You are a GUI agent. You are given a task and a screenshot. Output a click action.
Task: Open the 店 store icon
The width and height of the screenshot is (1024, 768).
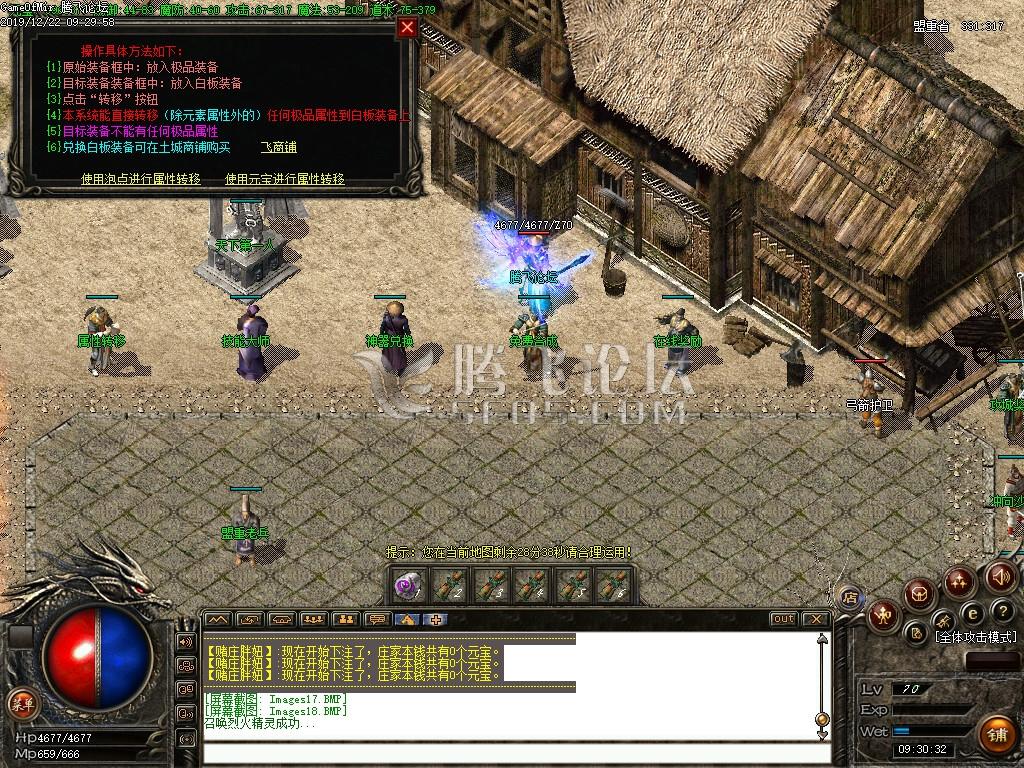850,598
